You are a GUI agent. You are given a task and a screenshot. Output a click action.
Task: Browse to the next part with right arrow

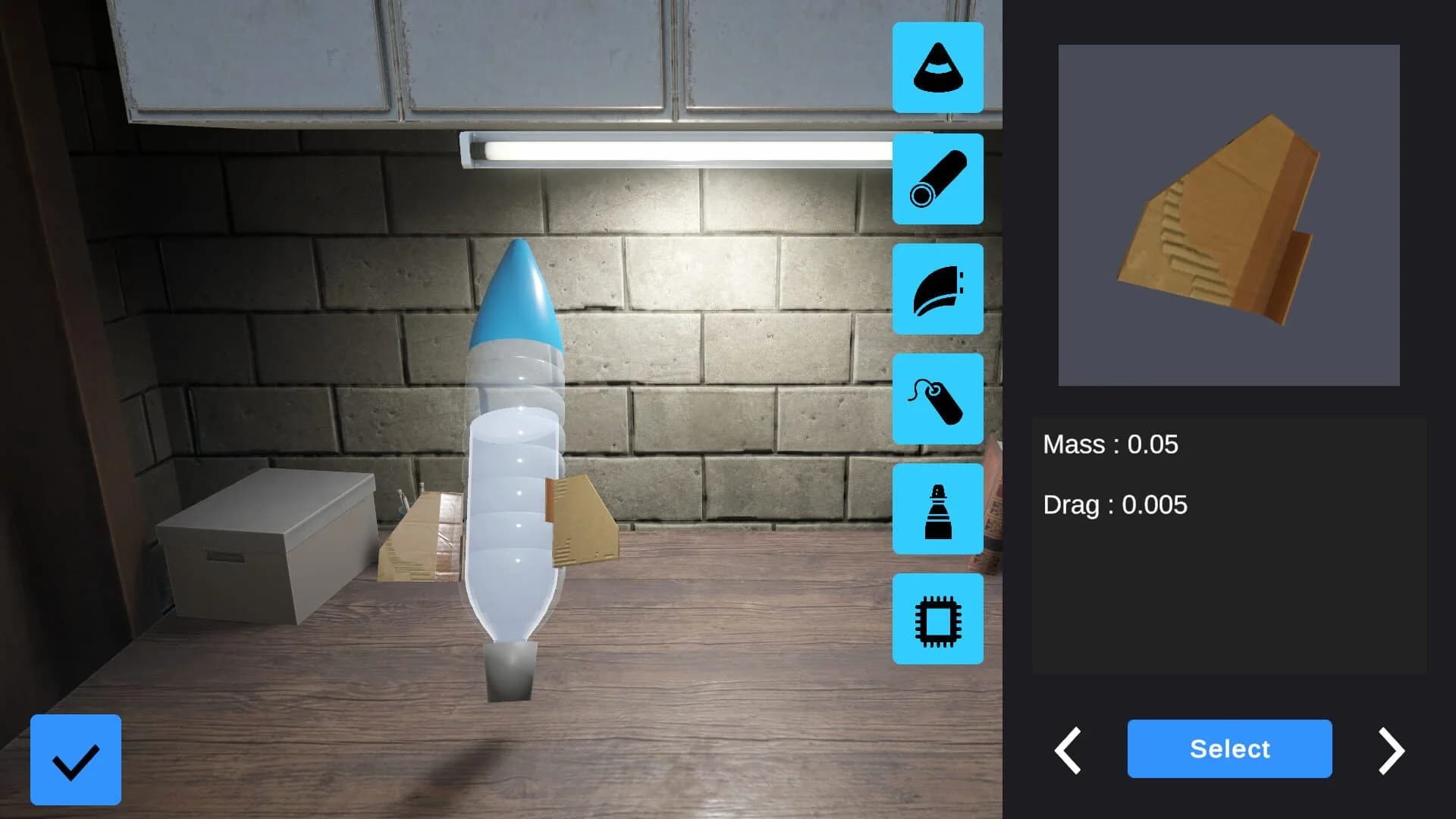click(1392, 749)
